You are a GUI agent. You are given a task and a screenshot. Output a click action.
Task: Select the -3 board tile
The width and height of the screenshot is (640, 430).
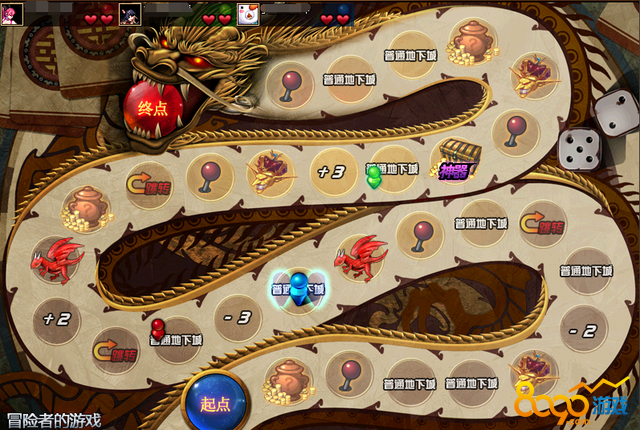click(x=239, y=319)
